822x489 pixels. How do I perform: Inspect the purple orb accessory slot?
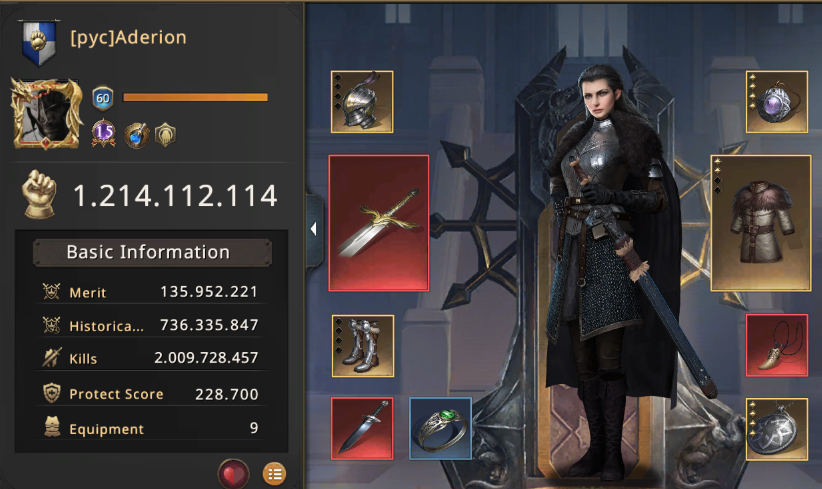pyautogui.click(x=777, y=101)
